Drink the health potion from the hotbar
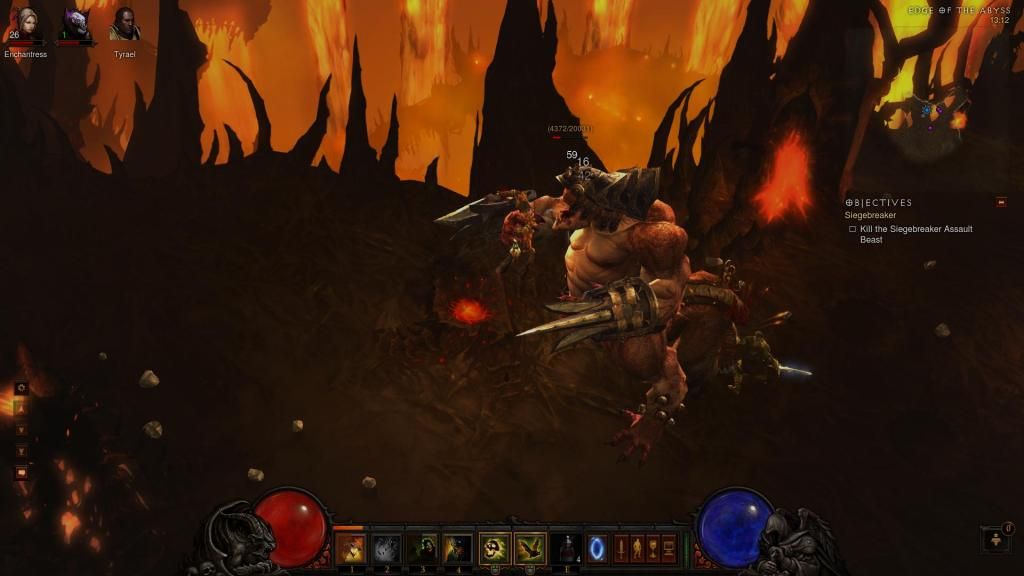 click(x=565, y=548)
